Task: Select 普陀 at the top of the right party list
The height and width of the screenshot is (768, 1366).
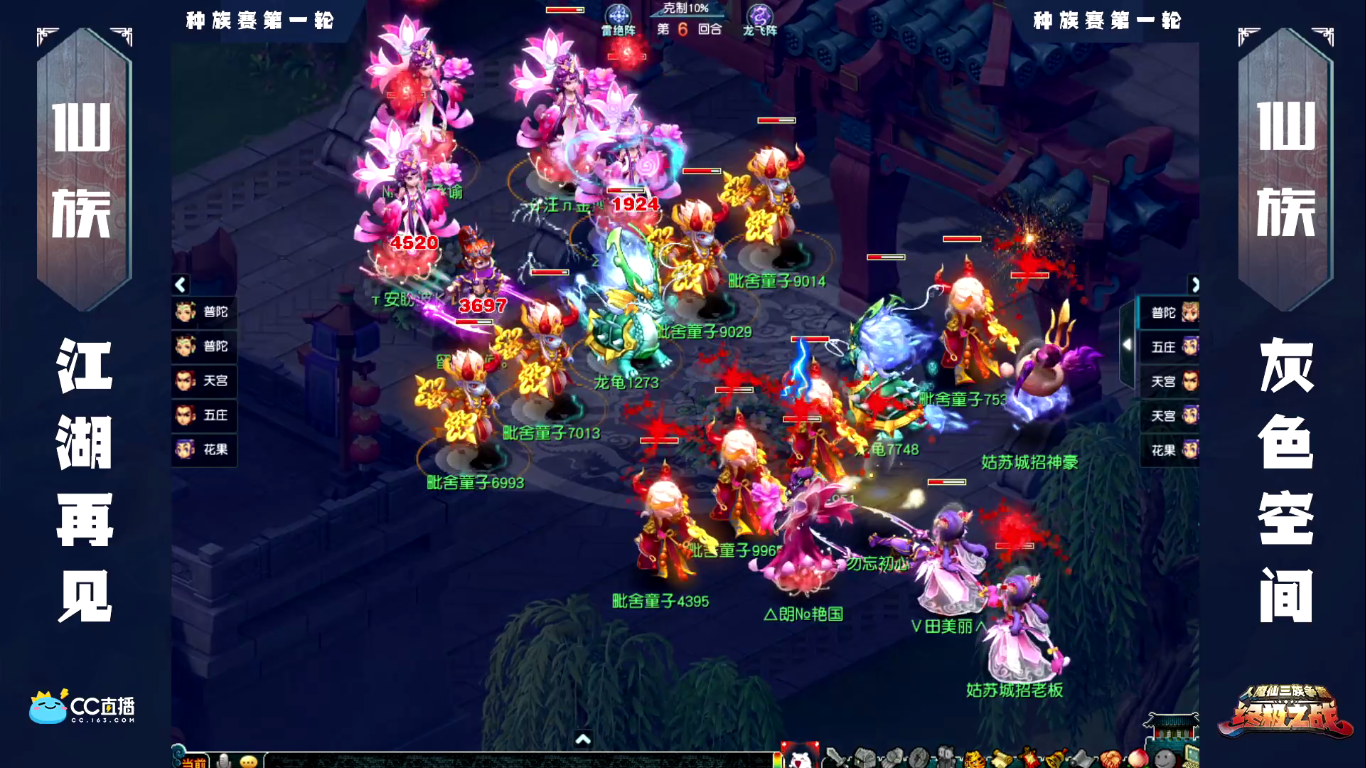Action: pos(1167,313)
